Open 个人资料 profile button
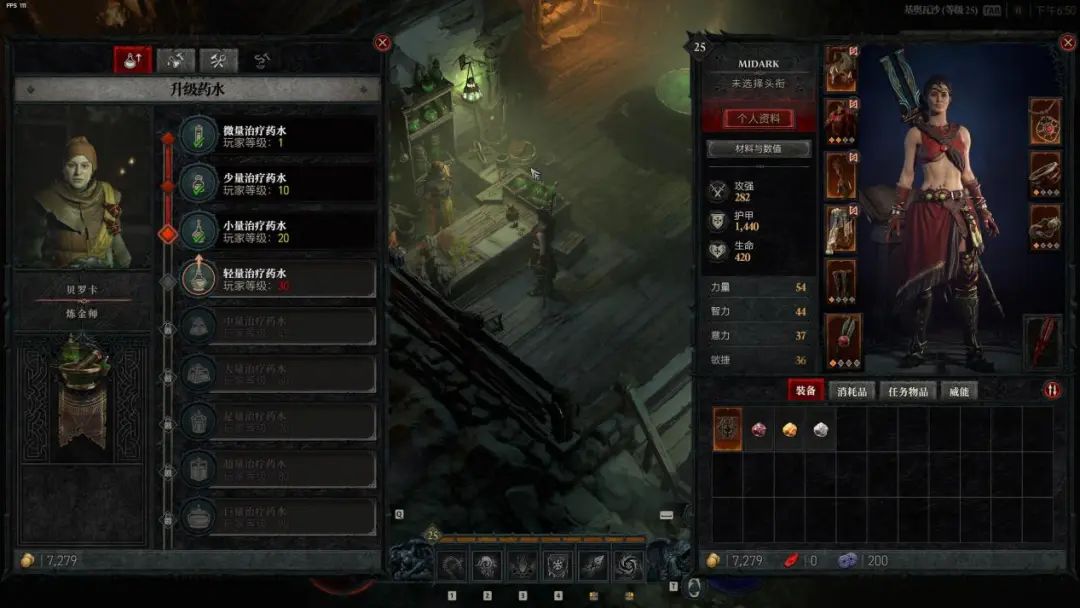1080x608 pixels. click(758, 118)
